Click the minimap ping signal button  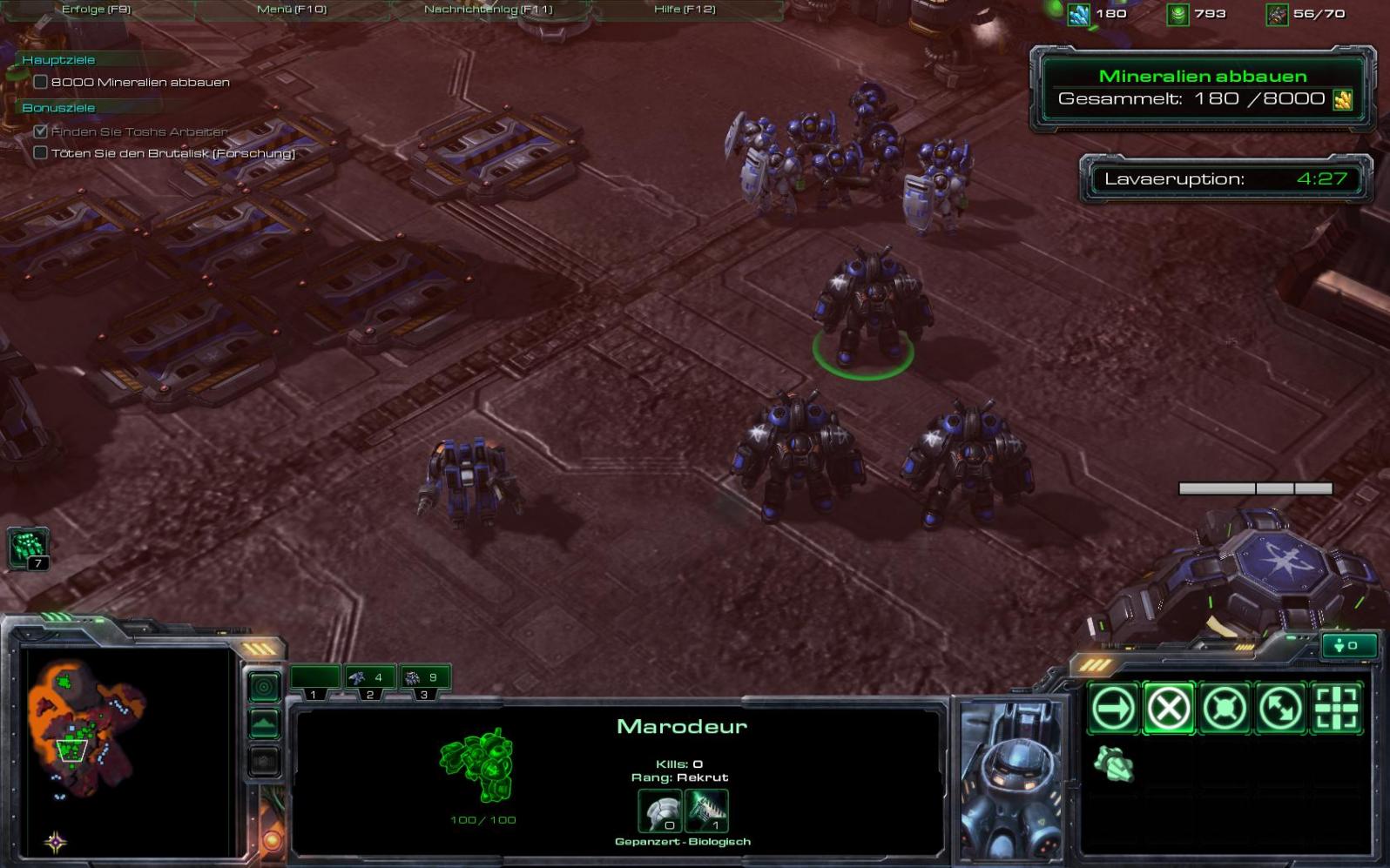tap(264, 687)
